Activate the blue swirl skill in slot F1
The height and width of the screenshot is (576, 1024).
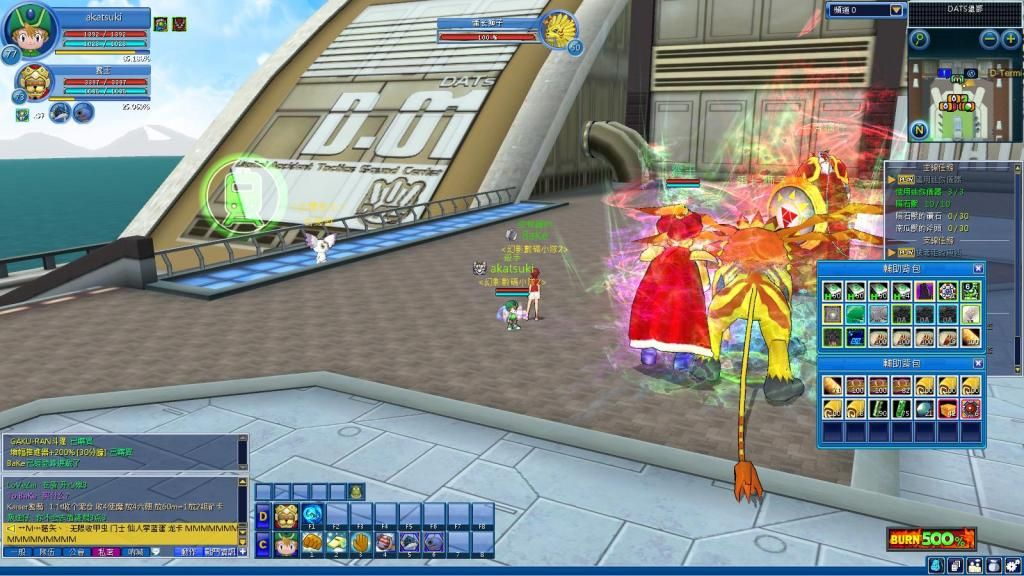pos(313,516)
